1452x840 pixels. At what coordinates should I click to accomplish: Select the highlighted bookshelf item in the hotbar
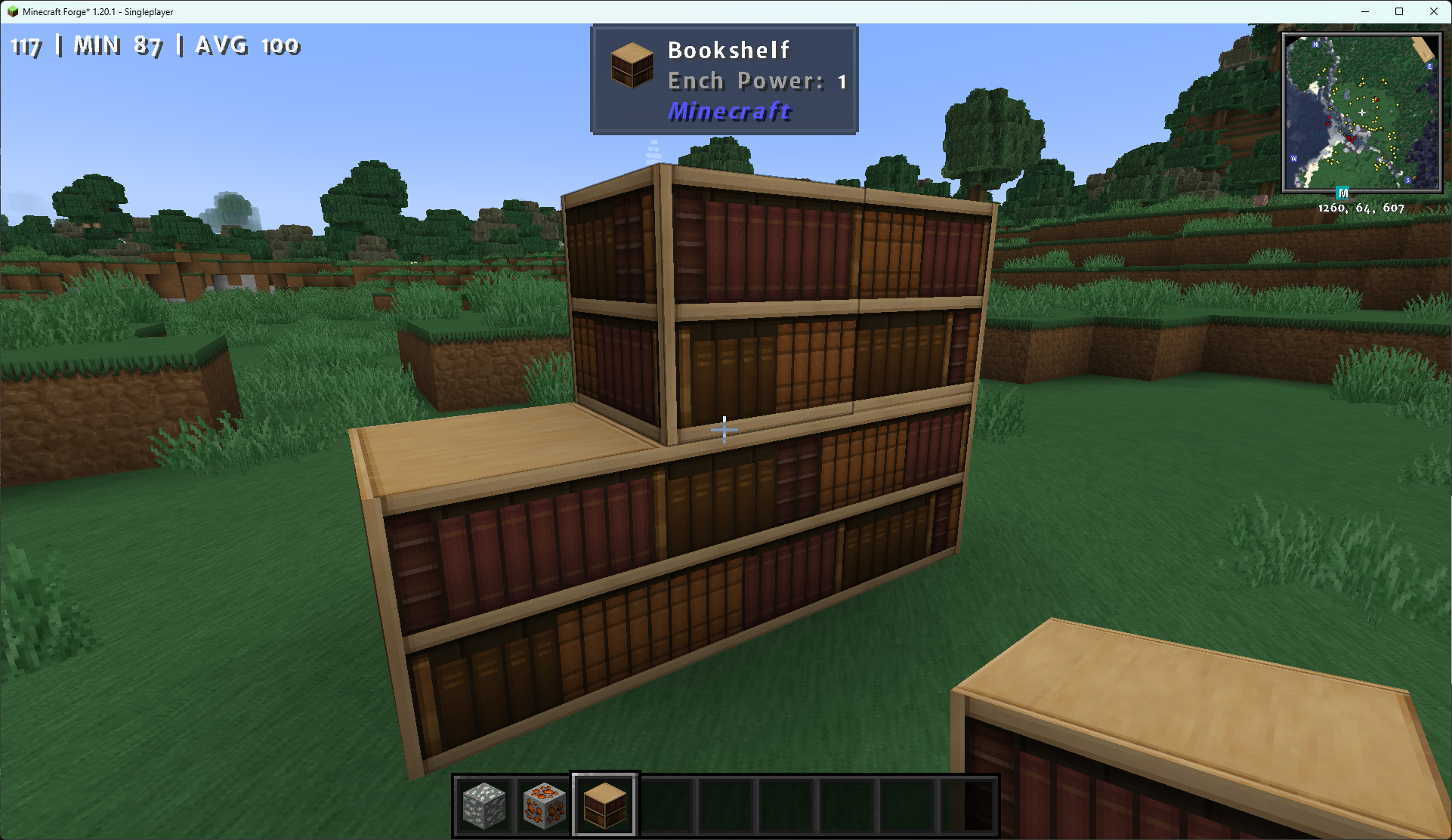604,804
